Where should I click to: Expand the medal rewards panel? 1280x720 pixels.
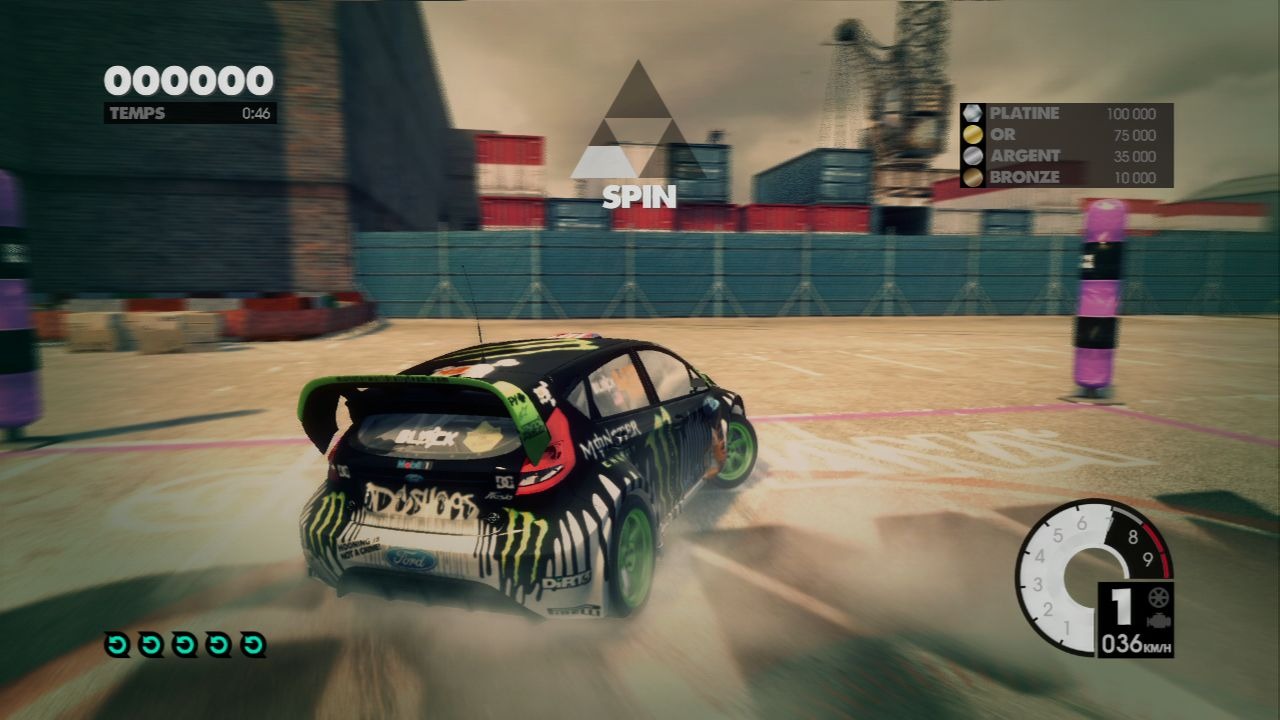[x=1065, y=145]
